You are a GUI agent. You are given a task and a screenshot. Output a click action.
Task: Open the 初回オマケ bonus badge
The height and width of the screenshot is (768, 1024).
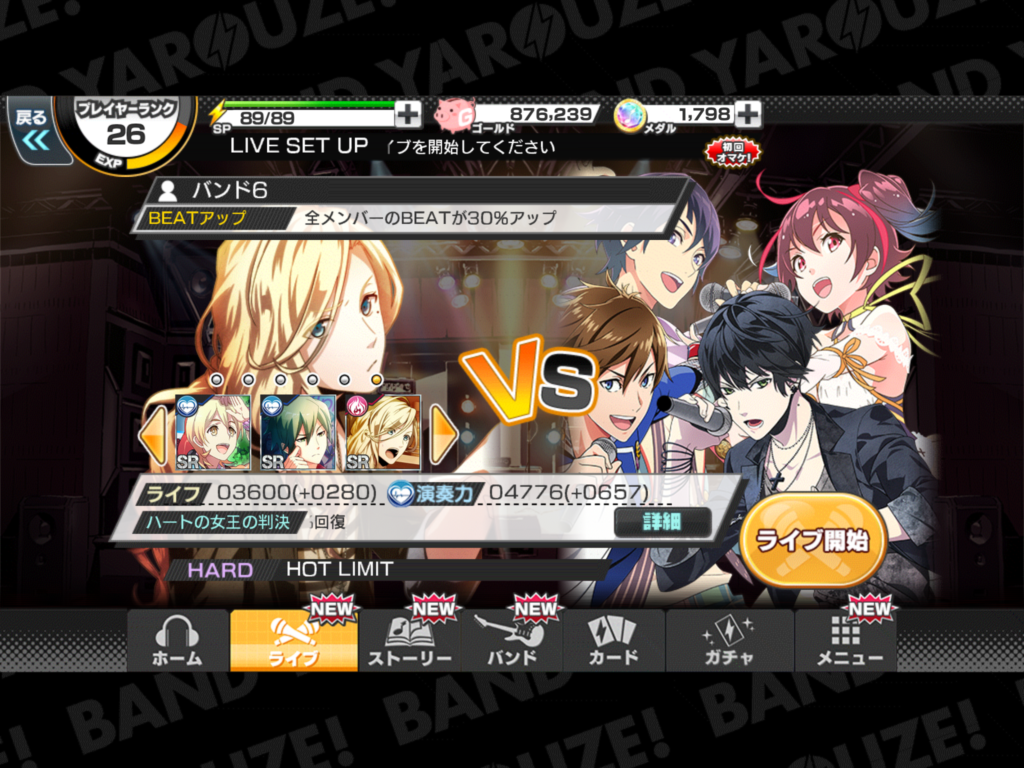coord(733,152)
